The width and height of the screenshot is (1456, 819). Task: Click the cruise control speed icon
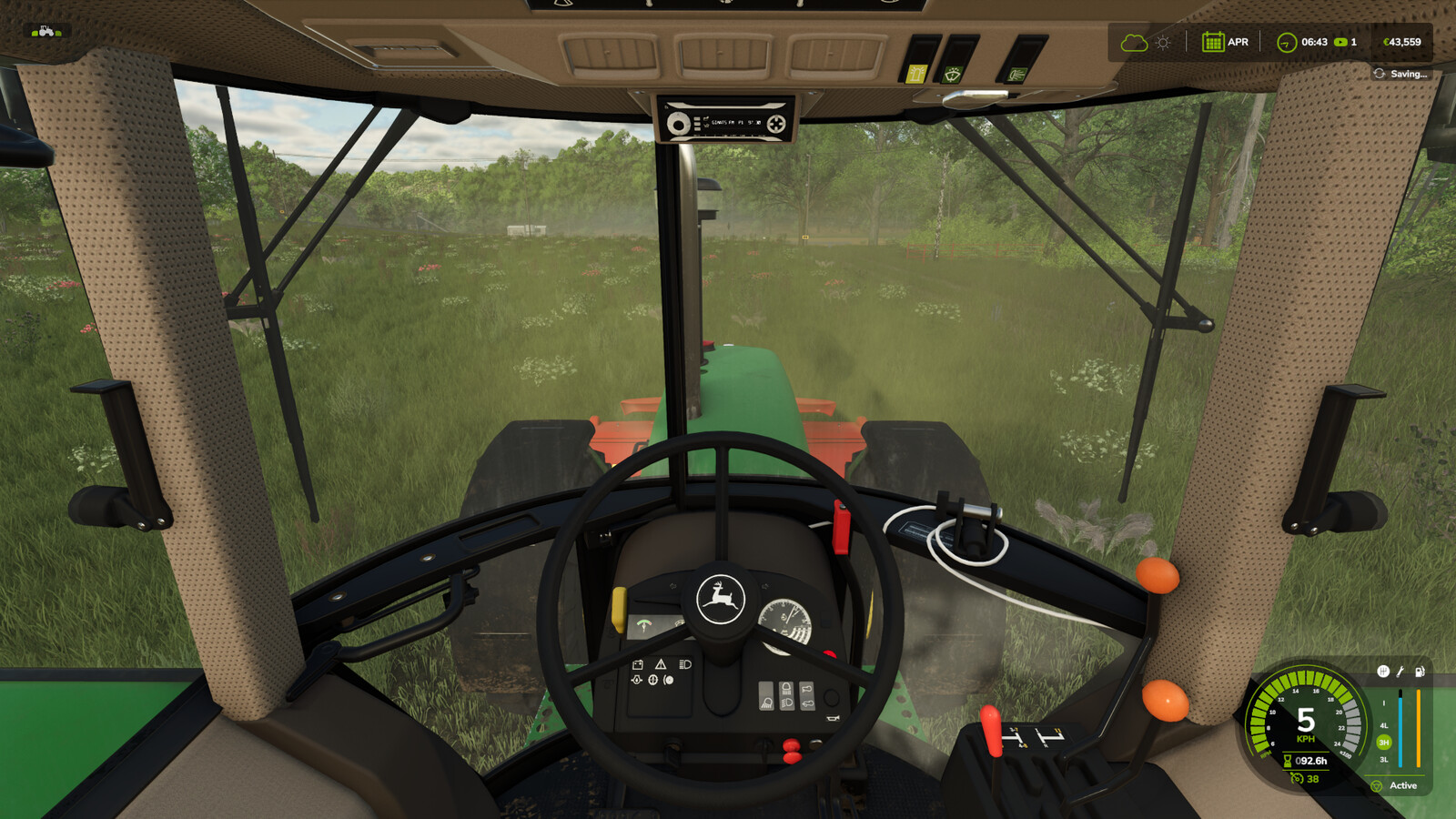[1297, 779]
